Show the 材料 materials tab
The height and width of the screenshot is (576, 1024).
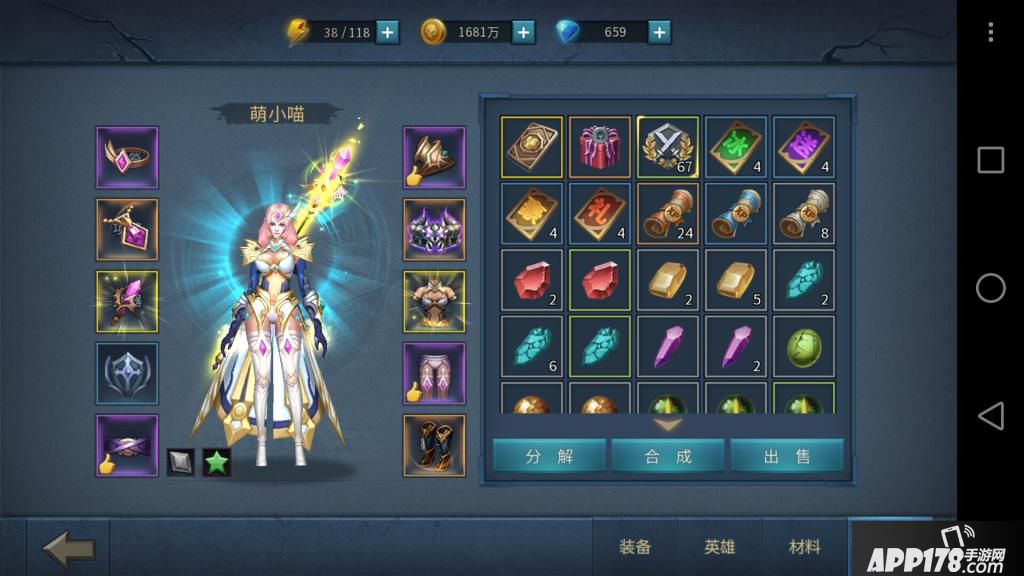[805, 547]
